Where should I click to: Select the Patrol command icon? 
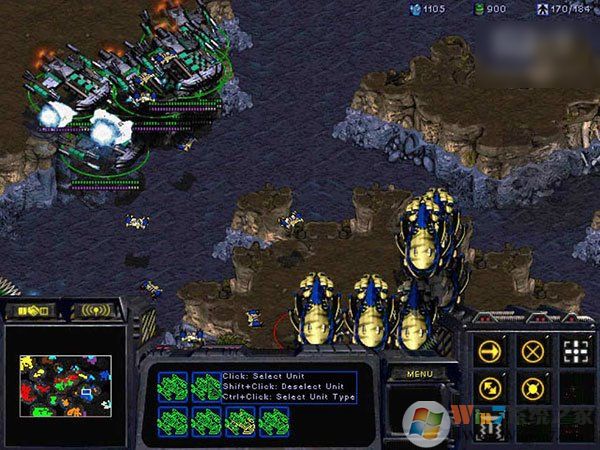[490, 387]
